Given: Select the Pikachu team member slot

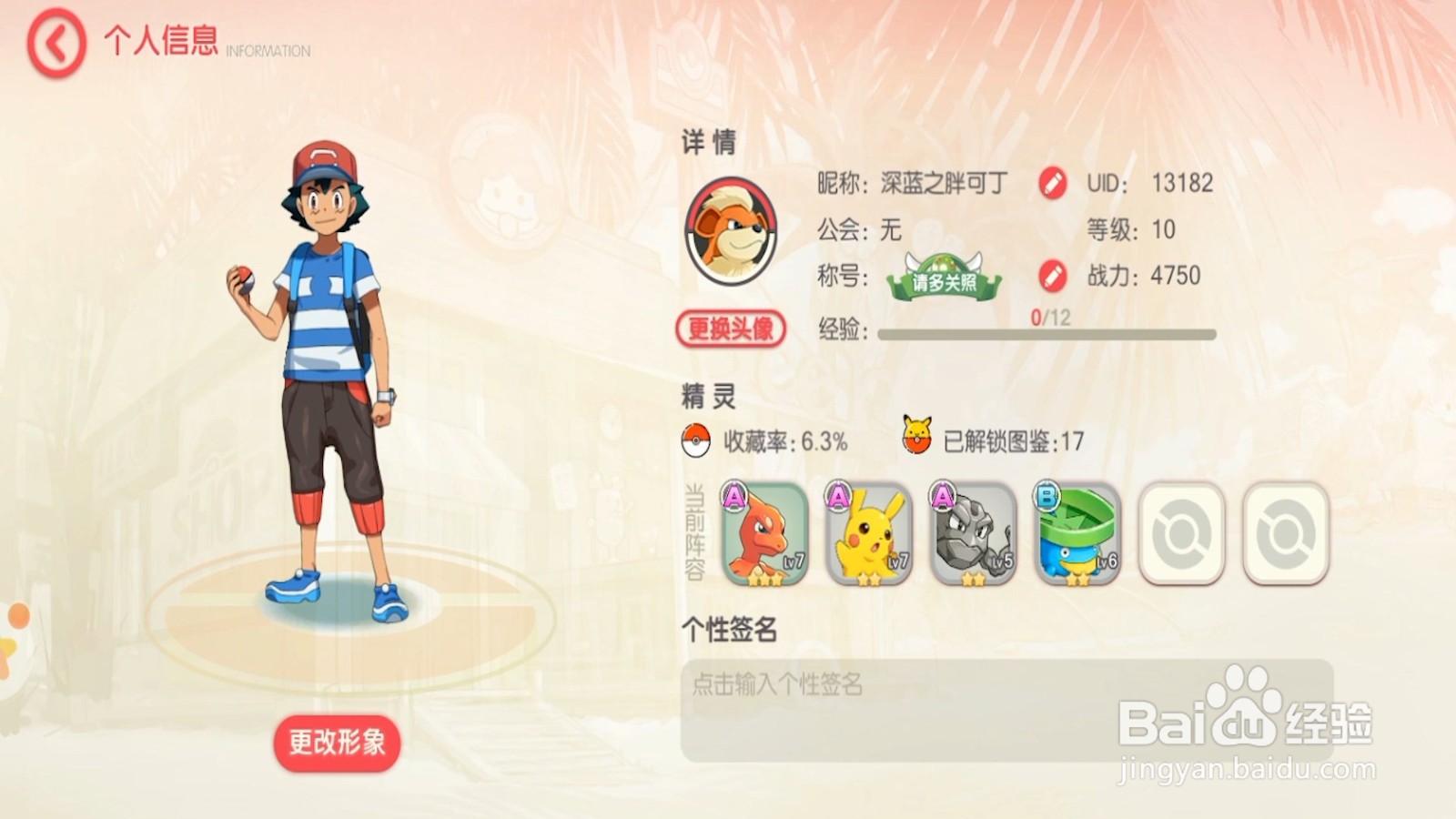Looking at the screenshot, I should [866, 532].
